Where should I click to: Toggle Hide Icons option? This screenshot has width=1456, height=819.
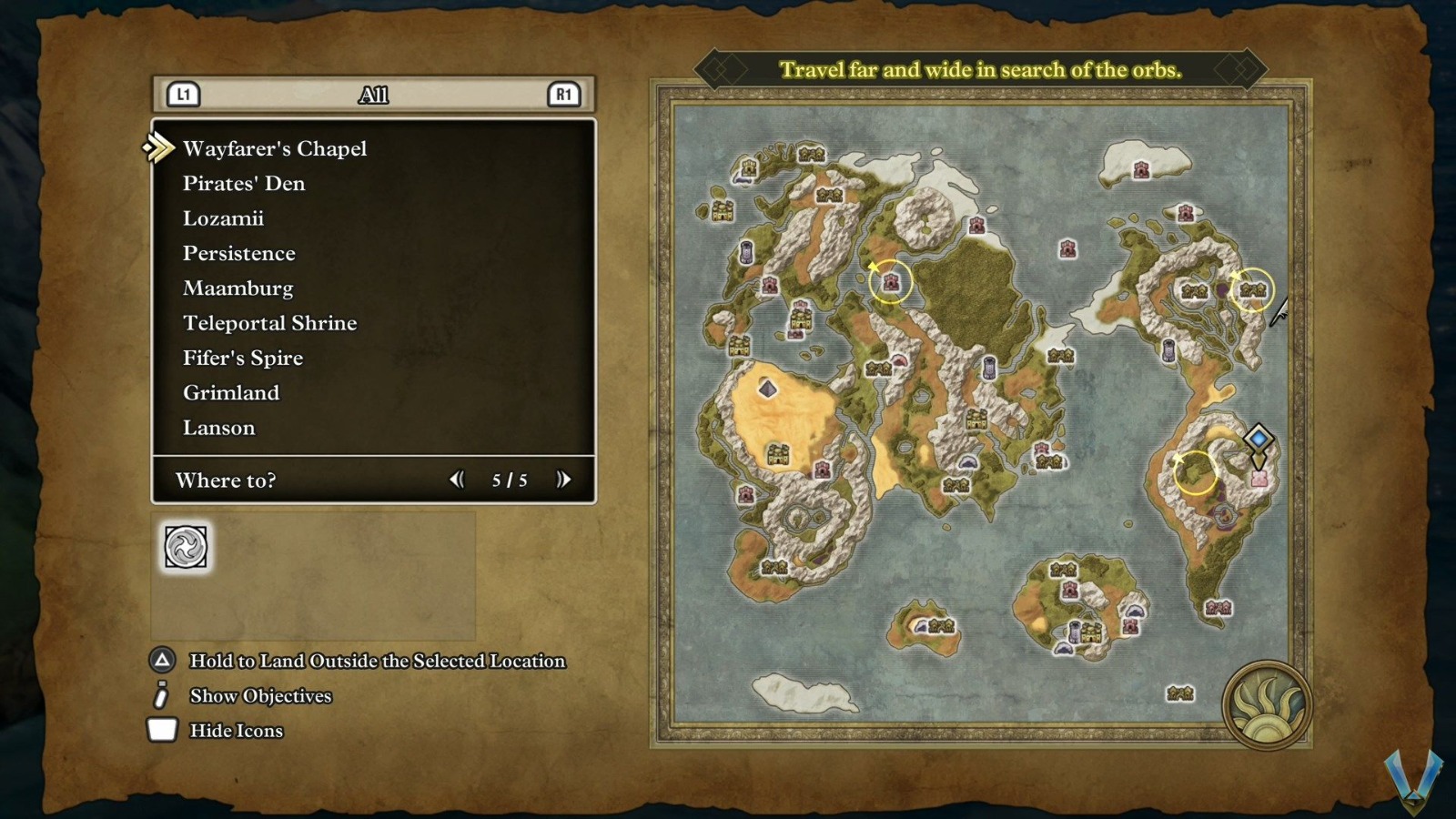click(236, 731)
